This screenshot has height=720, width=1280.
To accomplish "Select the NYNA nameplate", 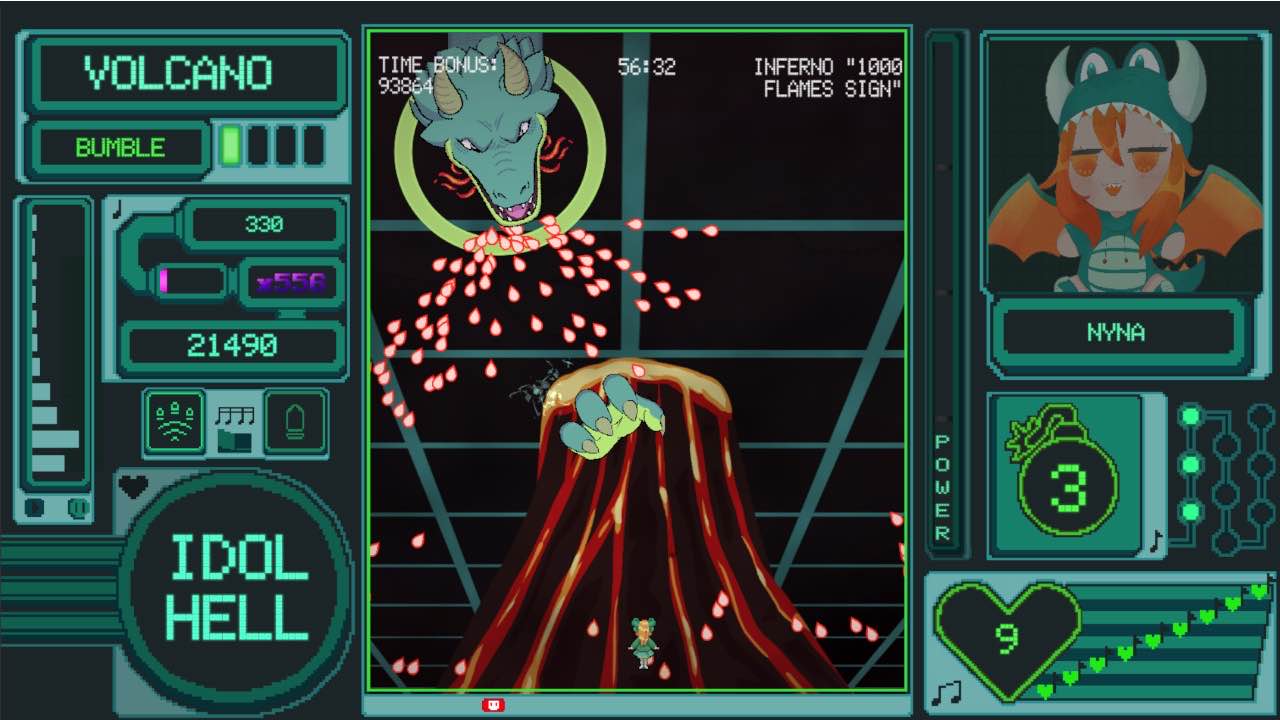I will pyautogui.click(x=1119, y=333).
